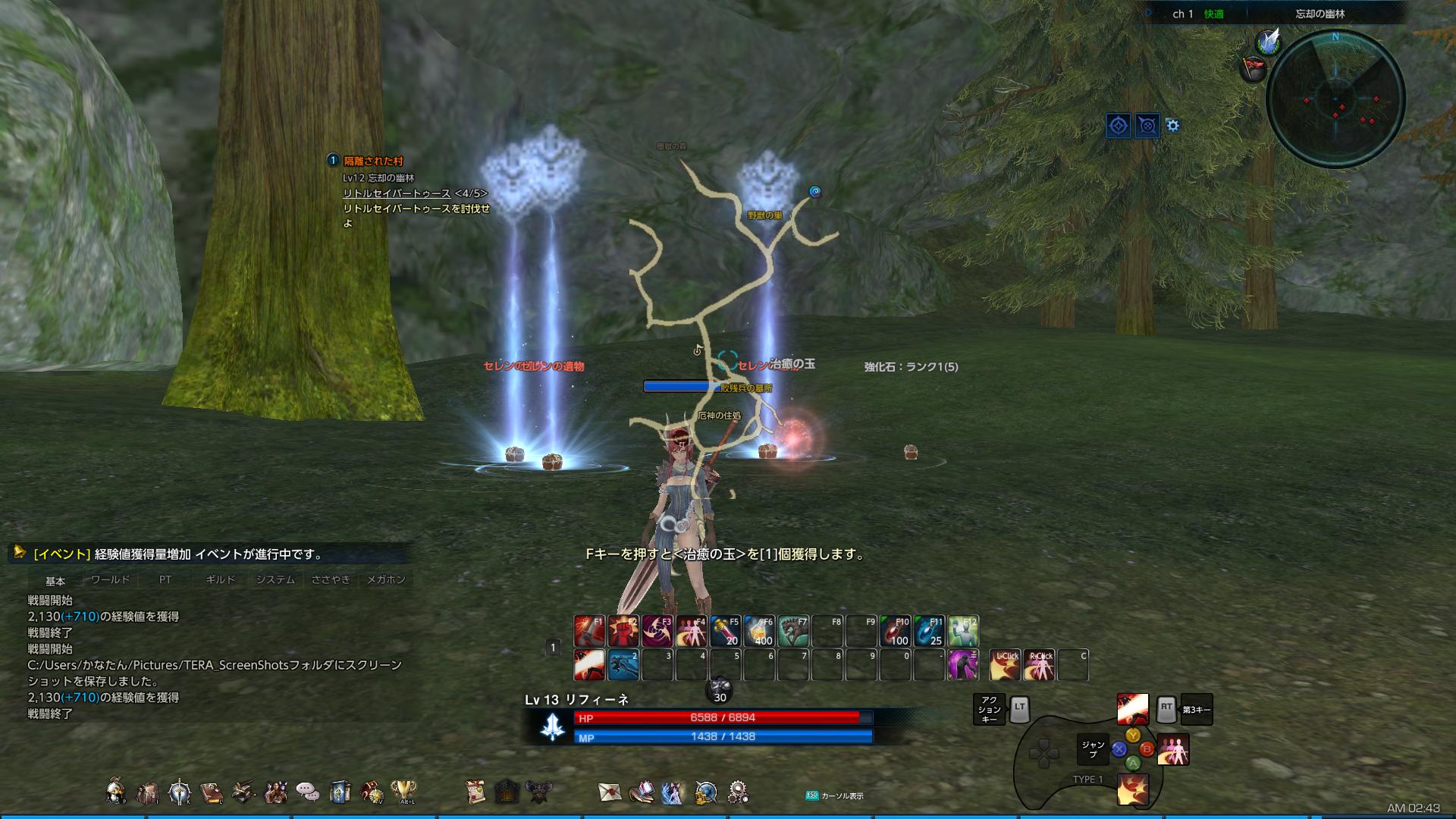Expand the ch 1 channel selector arrow

click(1148, 12)
